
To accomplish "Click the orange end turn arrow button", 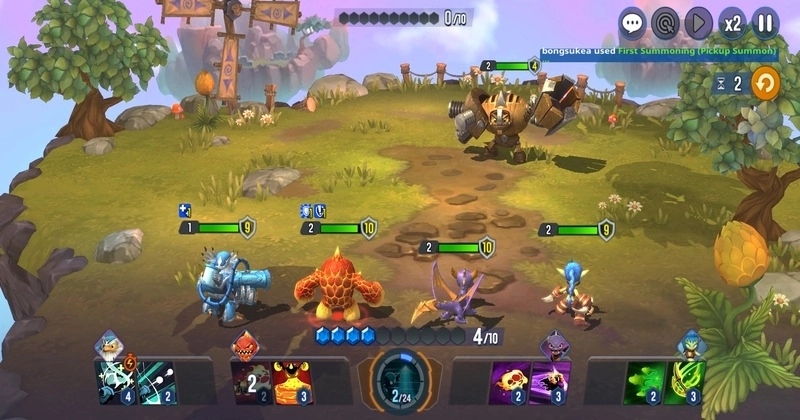I will coord(765,83).
